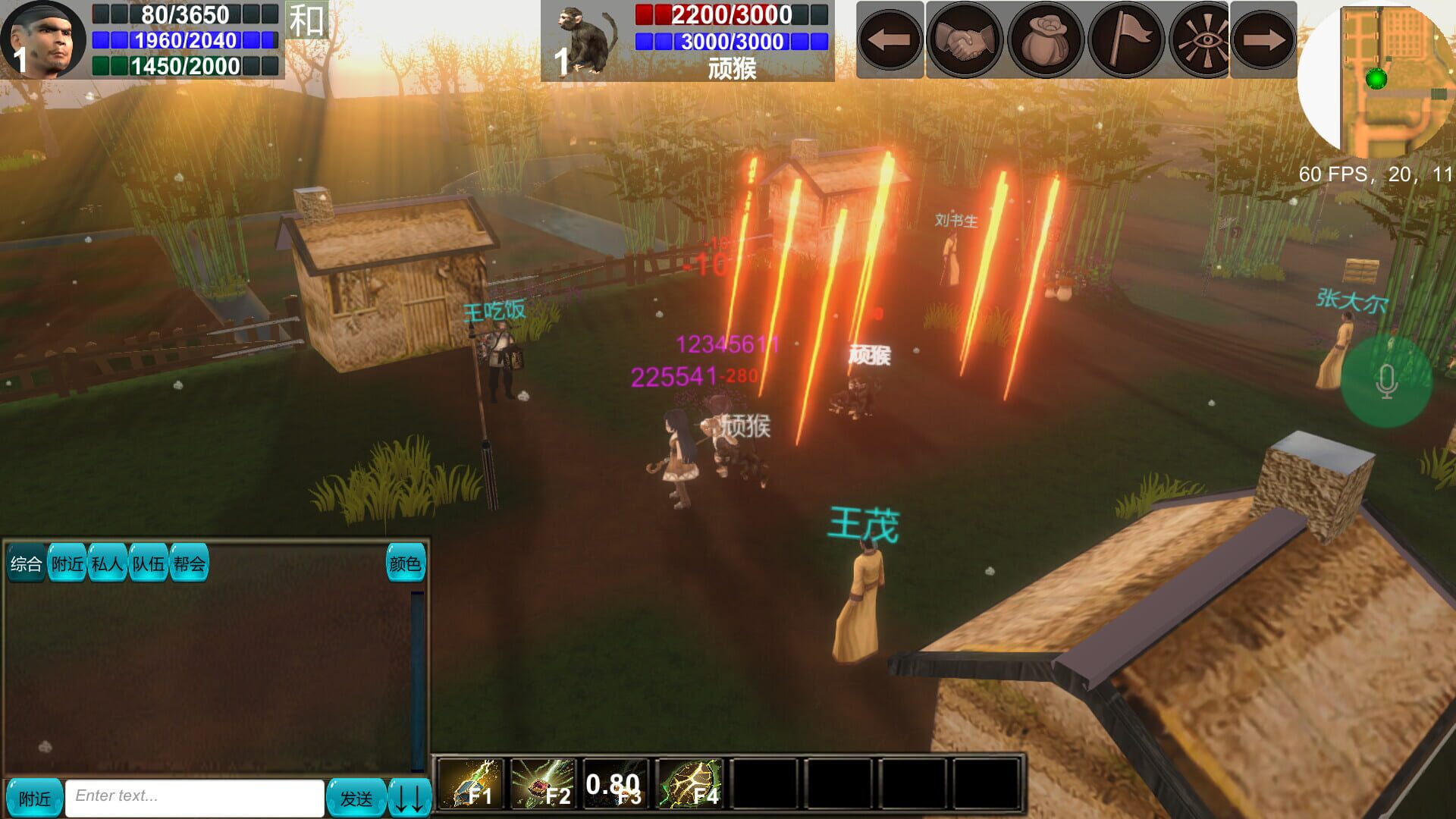This screenshot has height=819, width=1456.
Task: Select the 私人 private chat button
Action: [108, 564]
